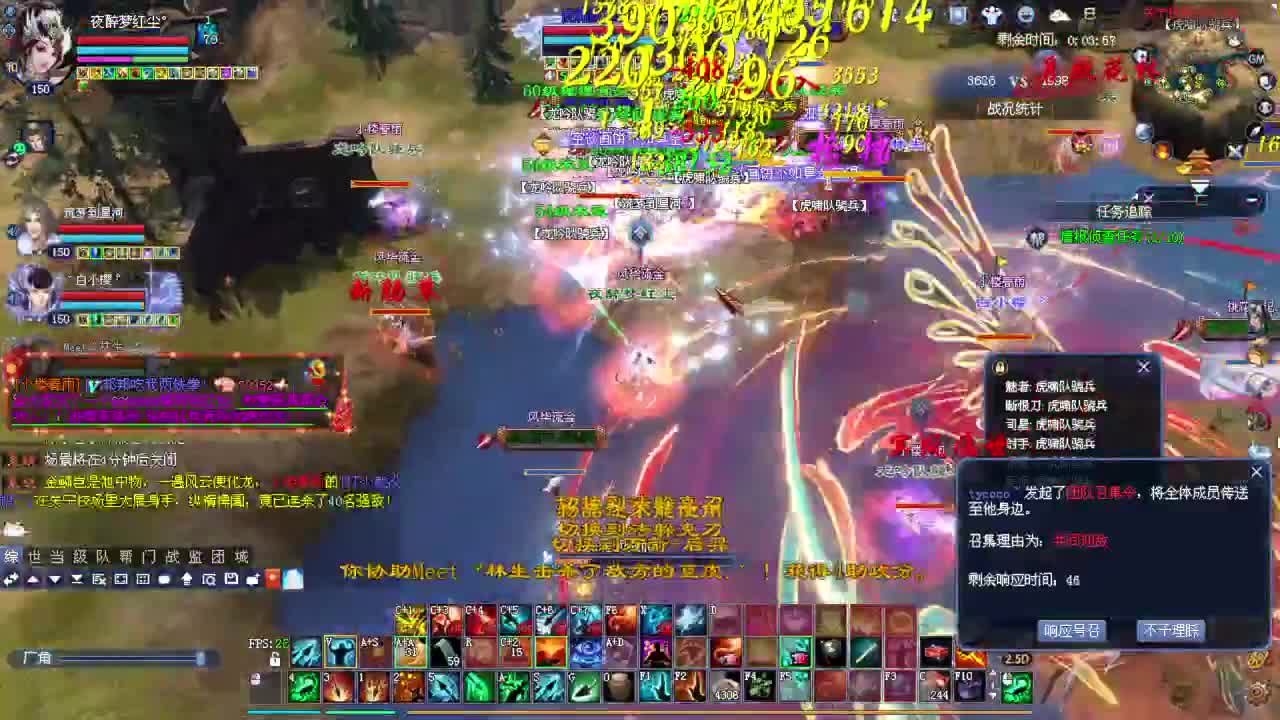Image resolution: width=1280 pixels, height=720 pixels.
Task: Click the down arrow in the chat toolbar
Action: click(x=55, y=579)
